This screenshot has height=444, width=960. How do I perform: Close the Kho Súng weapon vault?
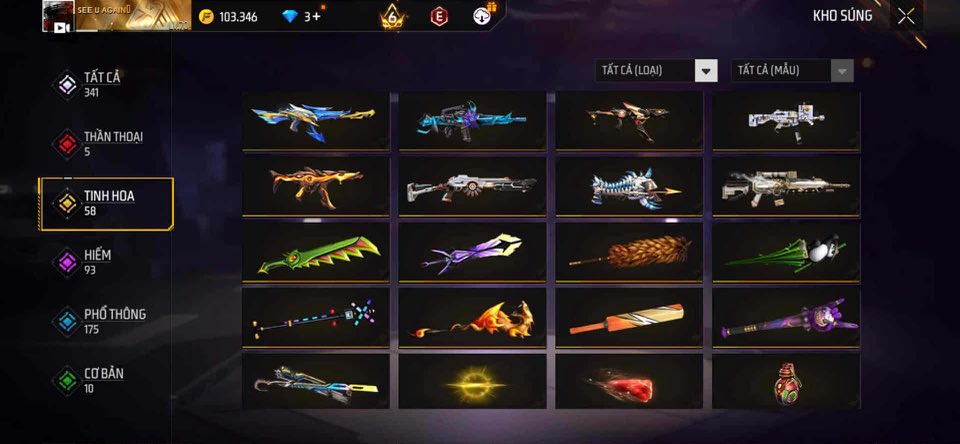[905, 16]
